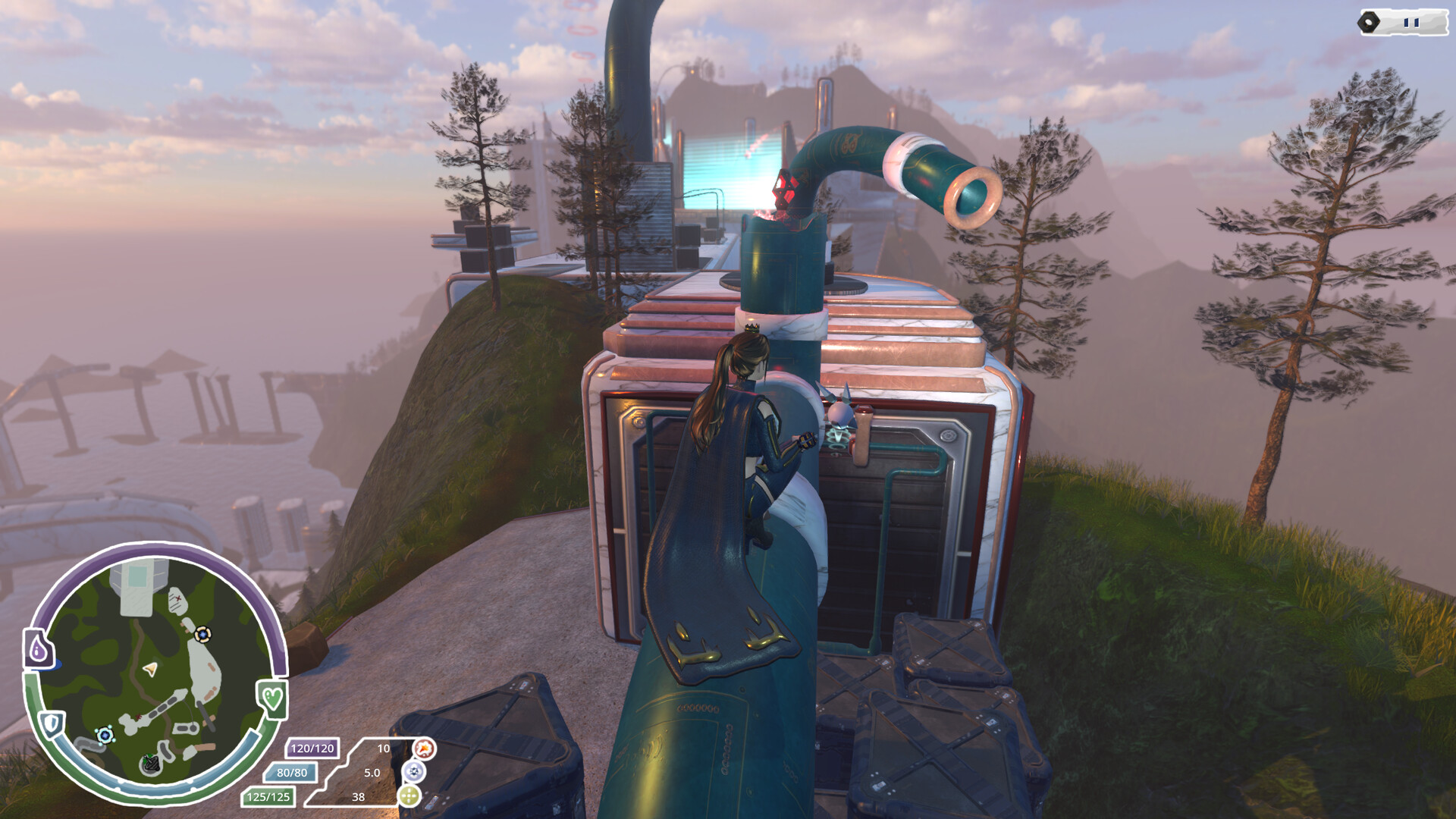Select the cyan-ringed blue marker on minimap
The width and height of the screenshot is (1456, 819).
click(105, 734)
